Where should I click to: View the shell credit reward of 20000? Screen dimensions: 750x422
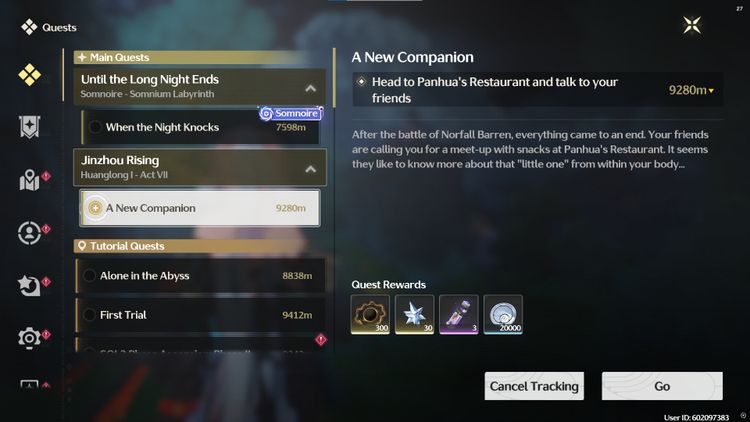pos(502,314)
